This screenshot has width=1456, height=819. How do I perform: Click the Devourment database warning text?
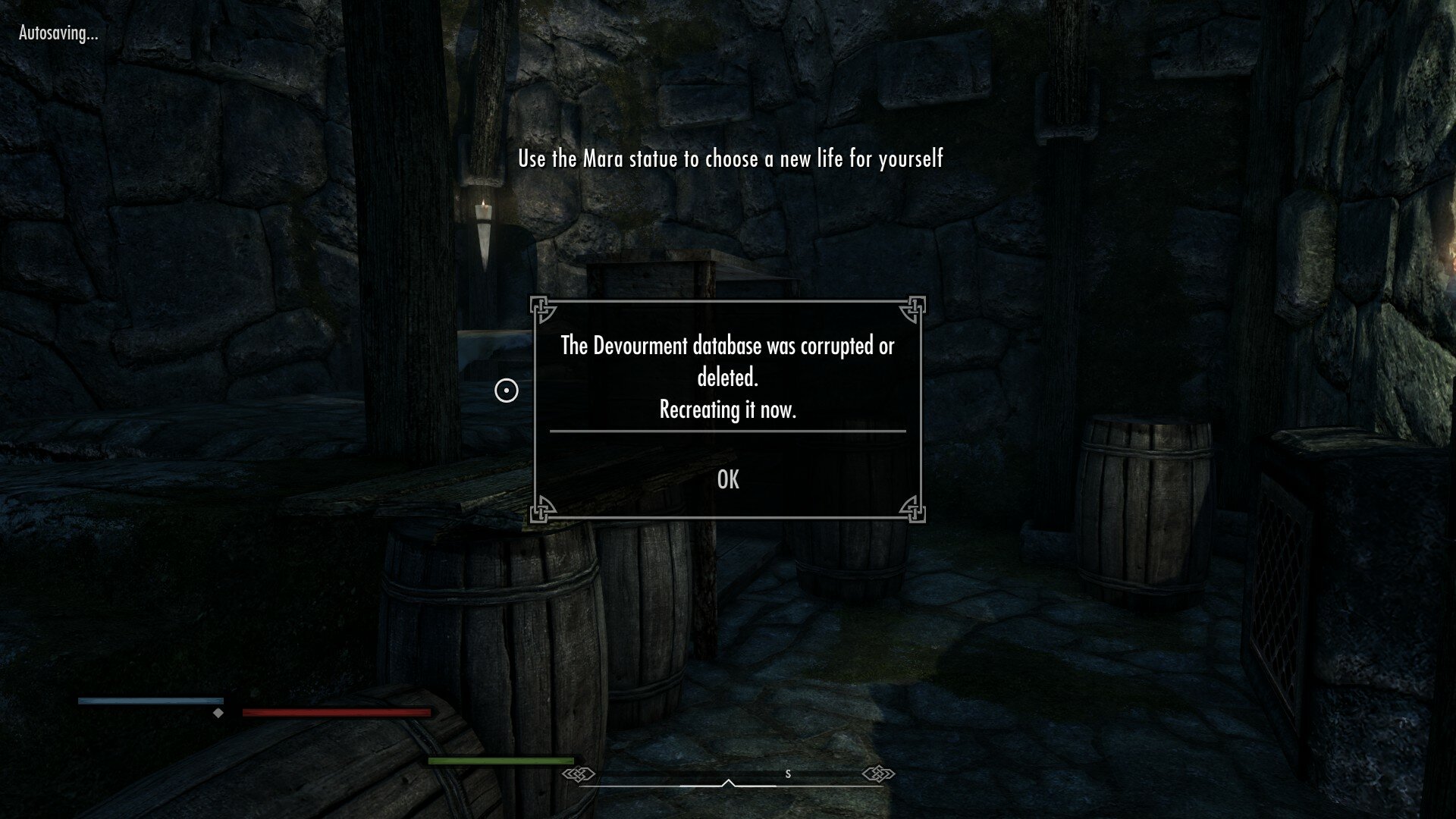(726, 346)
